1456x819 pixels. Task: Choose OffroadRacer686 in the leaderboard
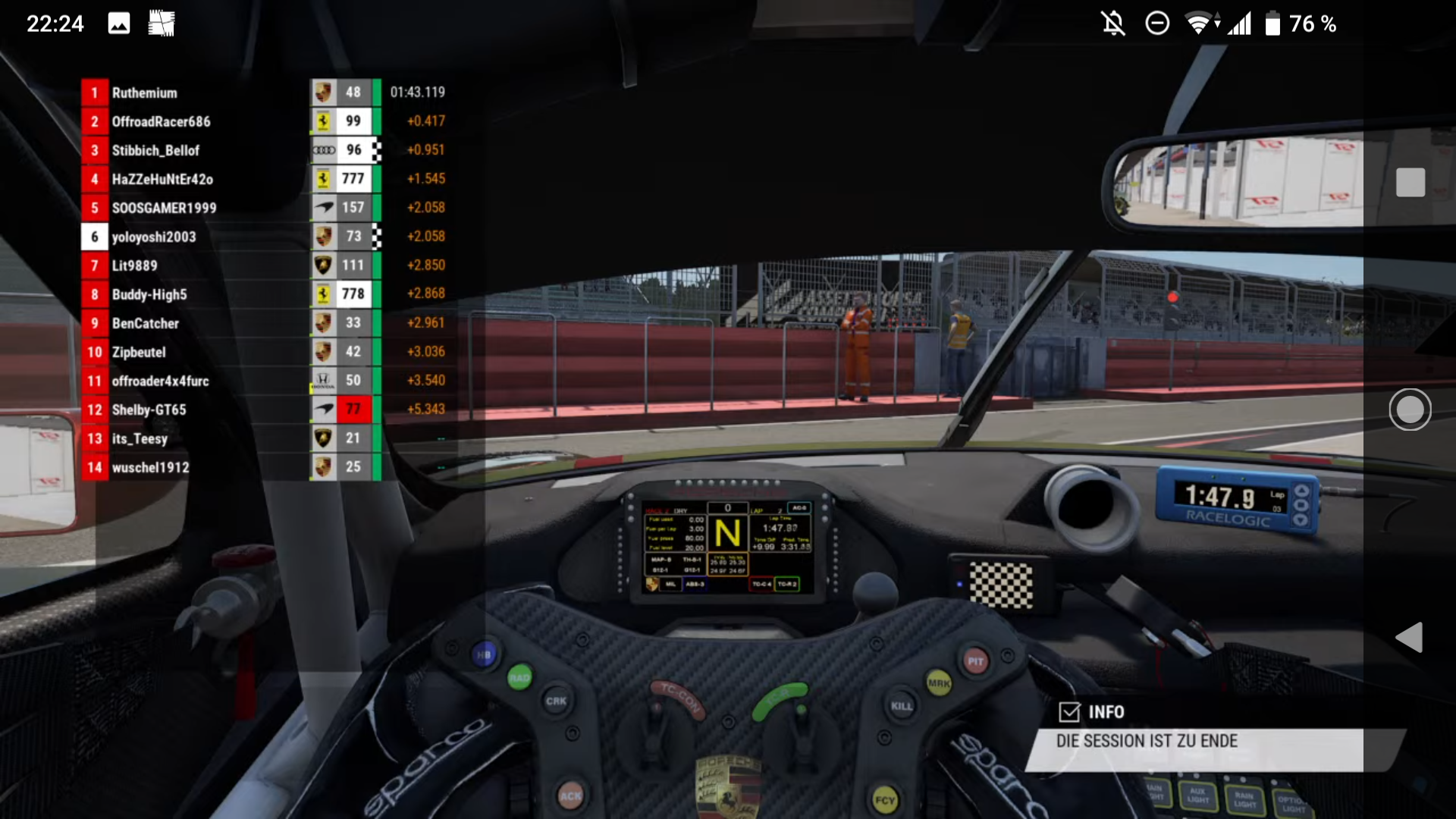[x=161, y=121]
